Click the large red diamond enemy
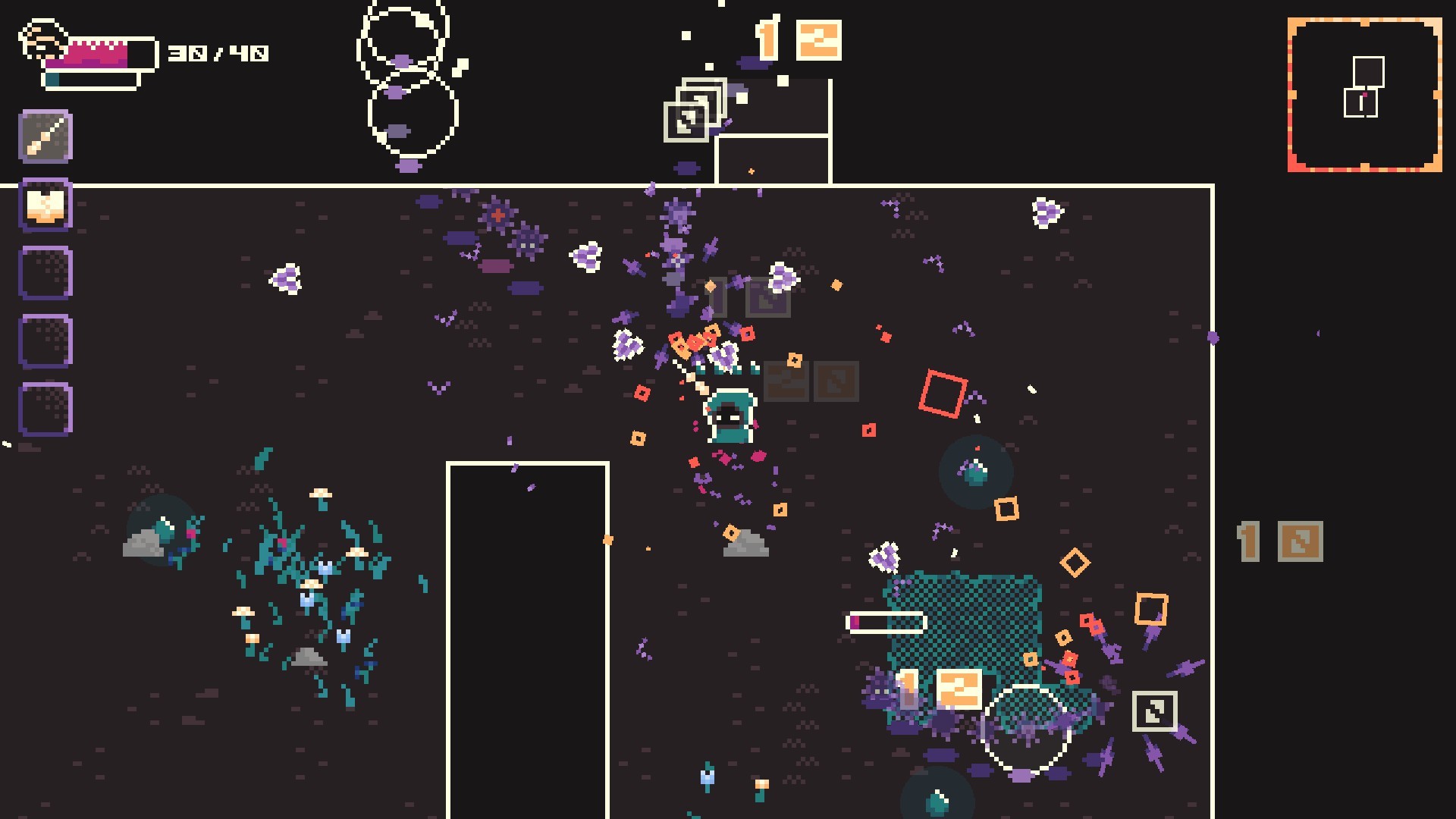The image size is (1456, 819). coord(942,394)
